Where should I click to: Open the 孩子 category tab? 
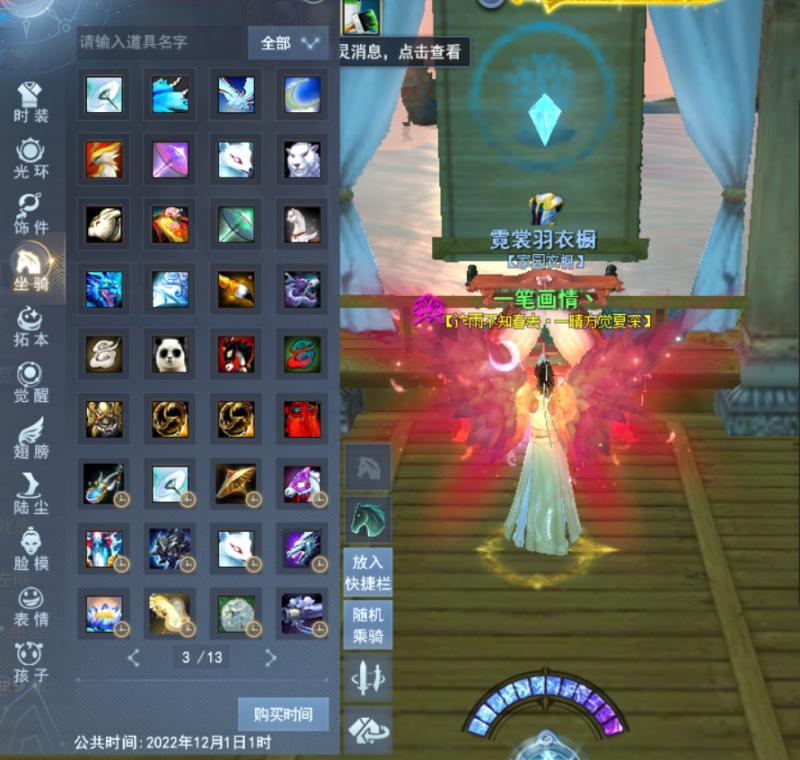tap(31, 663)
